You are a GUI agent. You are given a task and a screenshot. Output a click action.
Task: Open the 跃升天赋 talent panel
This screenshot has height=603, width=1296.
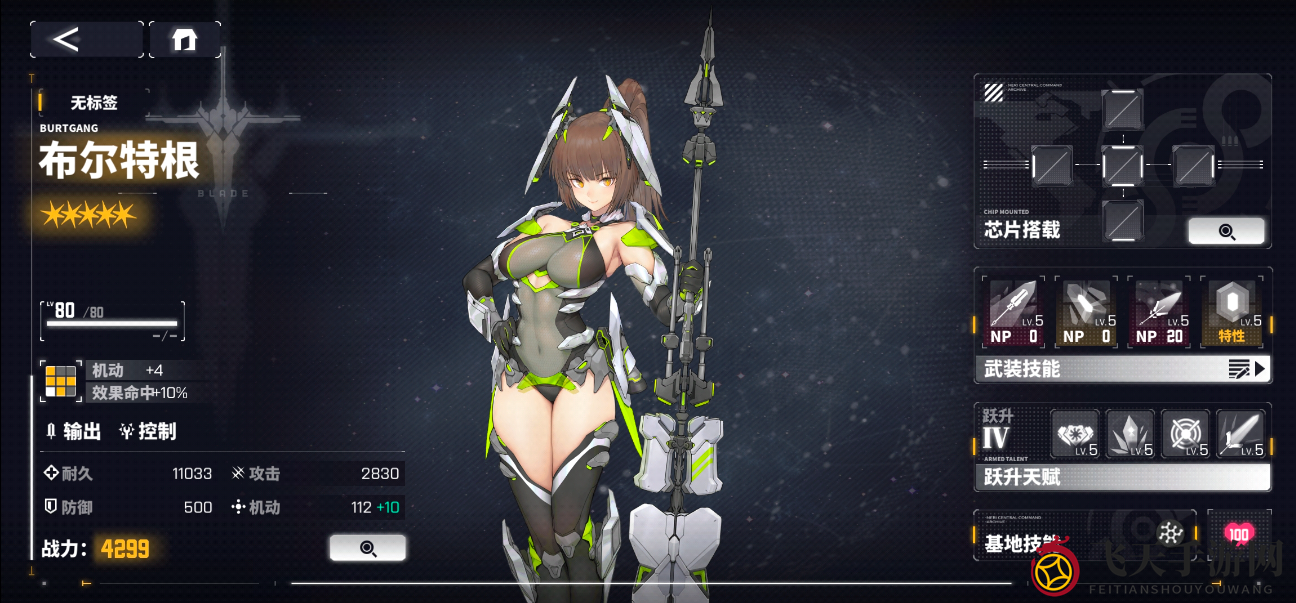point(1122,477)
